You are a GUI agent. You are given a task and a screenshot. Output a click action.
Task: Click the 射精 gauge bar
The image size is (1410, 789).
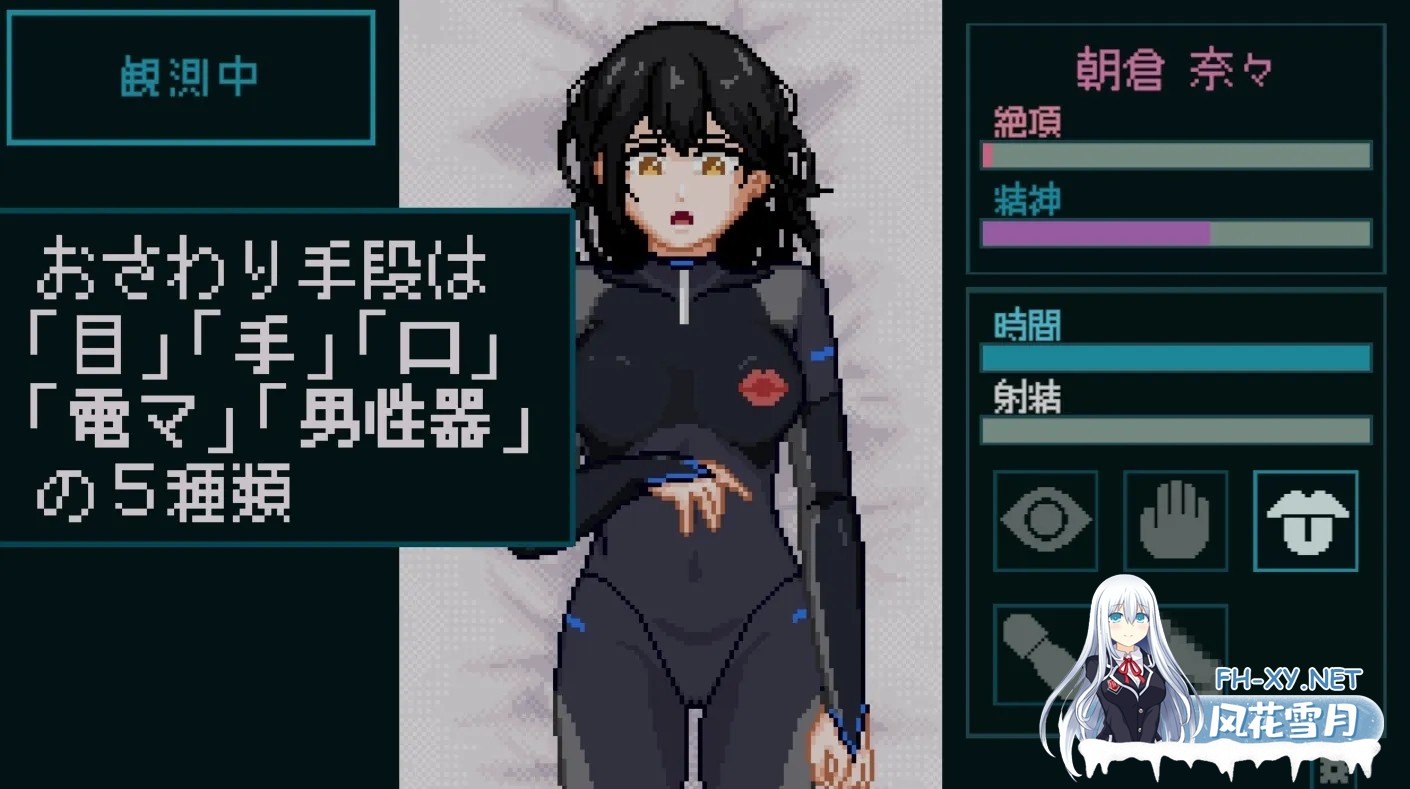click(1175, 430)
